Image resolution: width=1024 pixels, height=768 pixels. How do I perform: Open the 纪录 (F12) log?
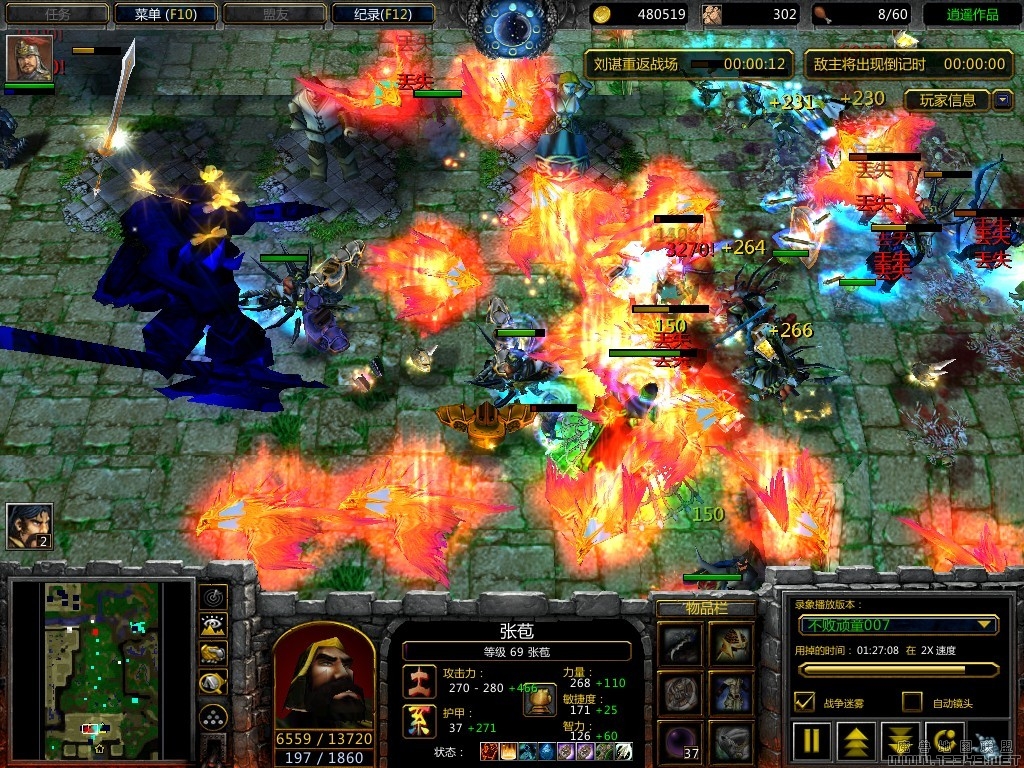383,14
